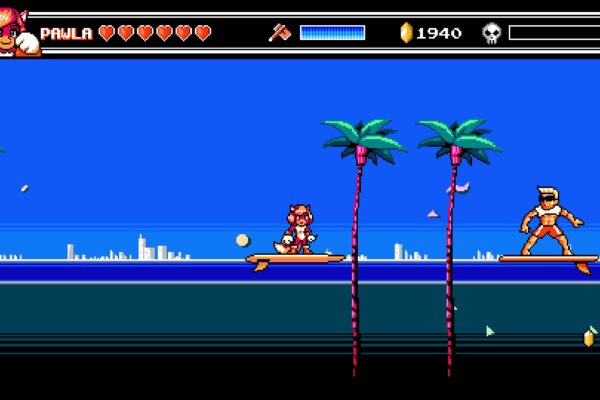This screenshot has height=400, width=600.
Task: Click the gold gem currency icon
Action: coord(406,33)
